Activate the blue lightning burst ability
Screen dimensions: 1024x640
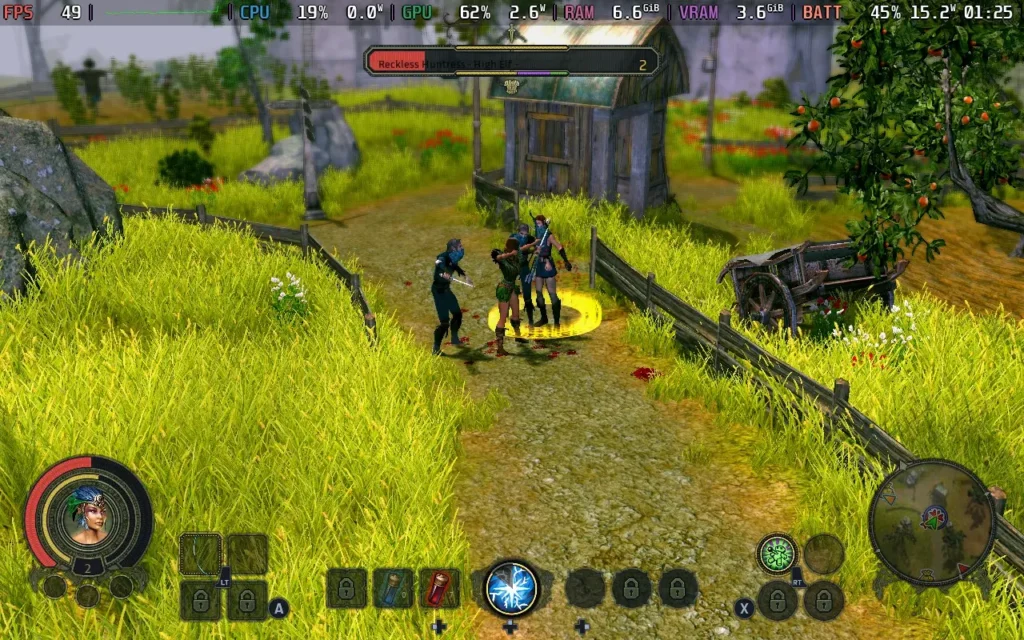tap(511, 588)
